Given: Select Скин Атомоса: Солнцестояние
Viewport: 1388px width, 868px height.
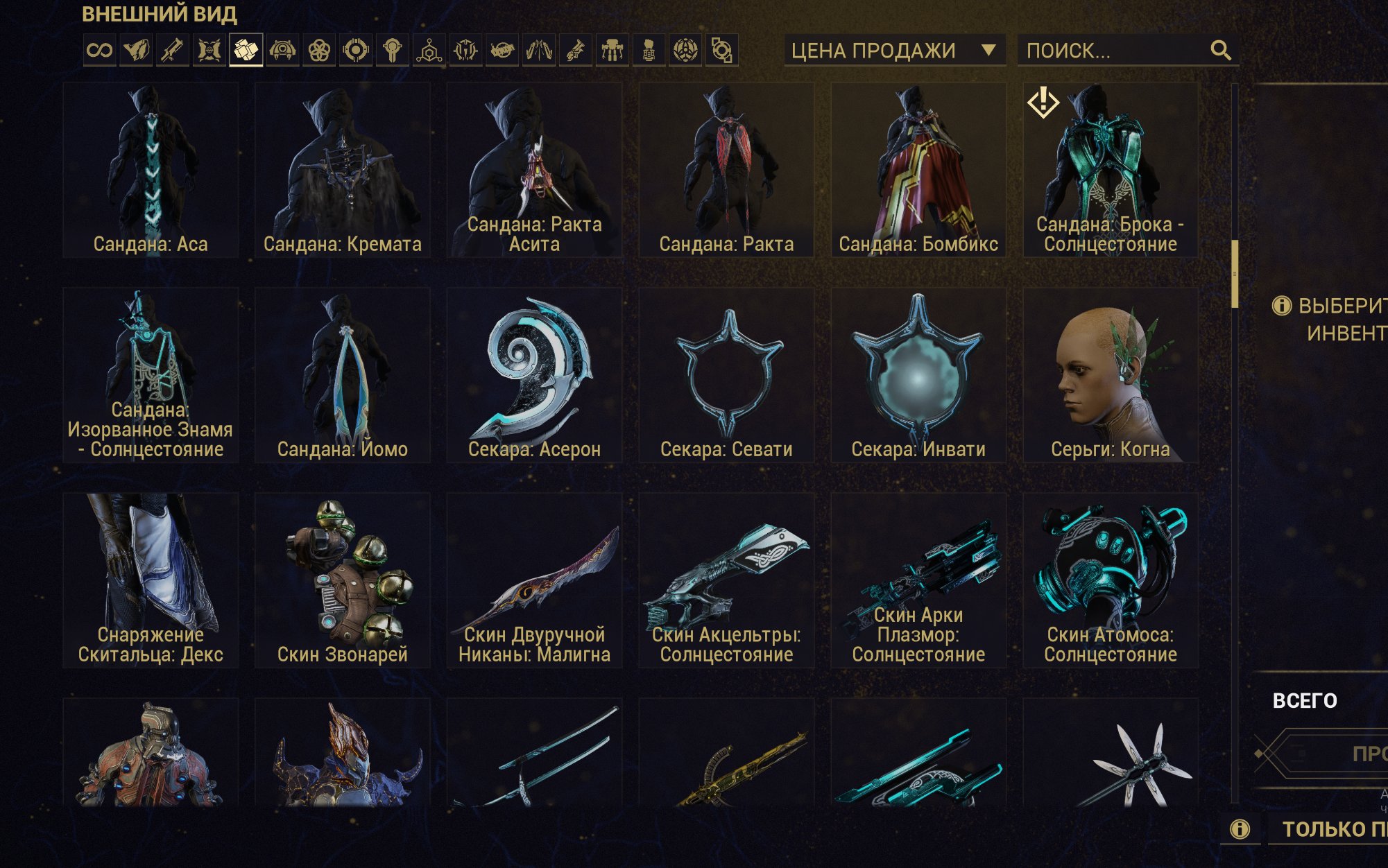Looking at the screenshot, I should click(1111, 581).
